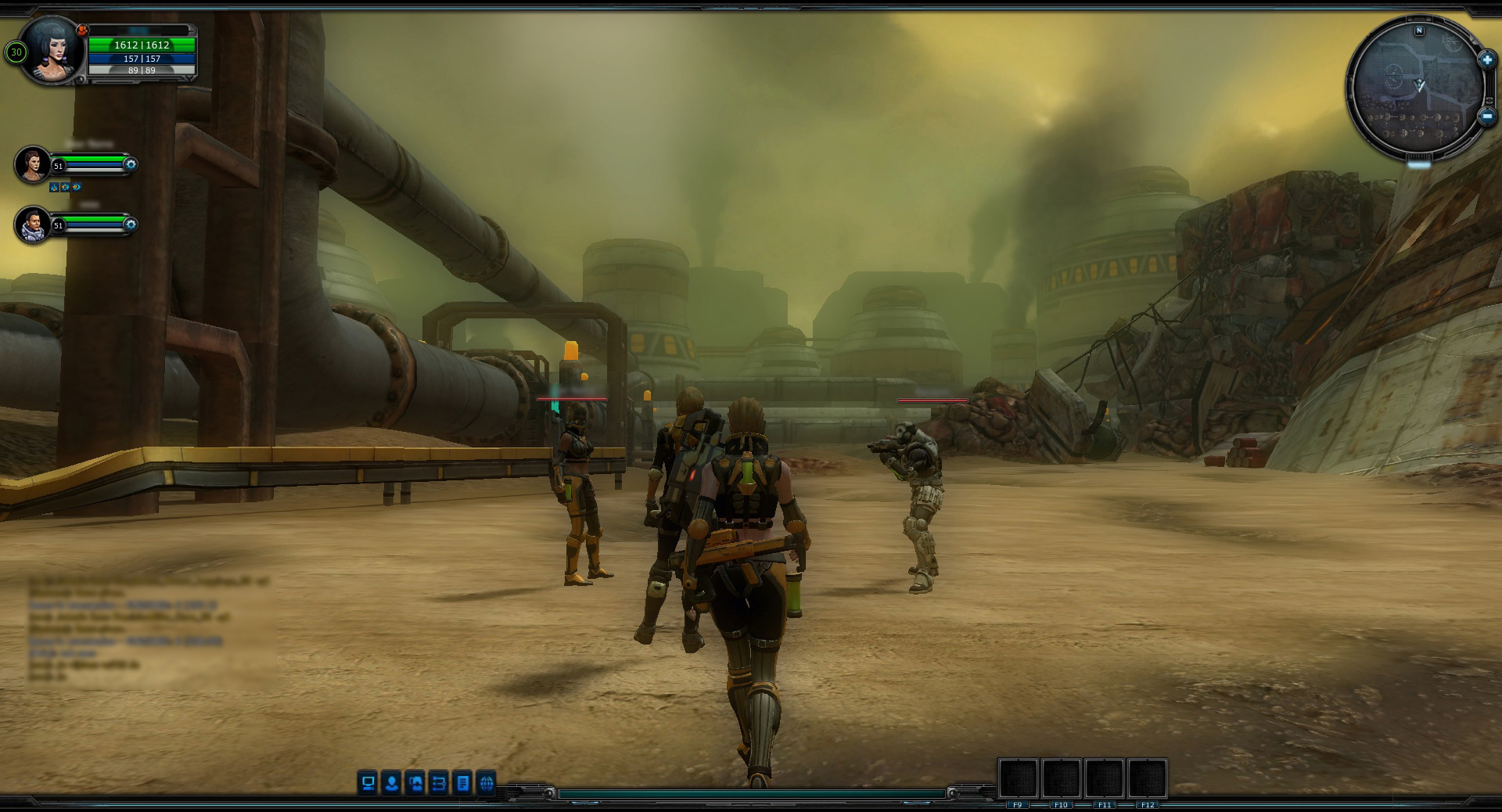
Task: Select the female companion portrait
Action: coord(33,164)
